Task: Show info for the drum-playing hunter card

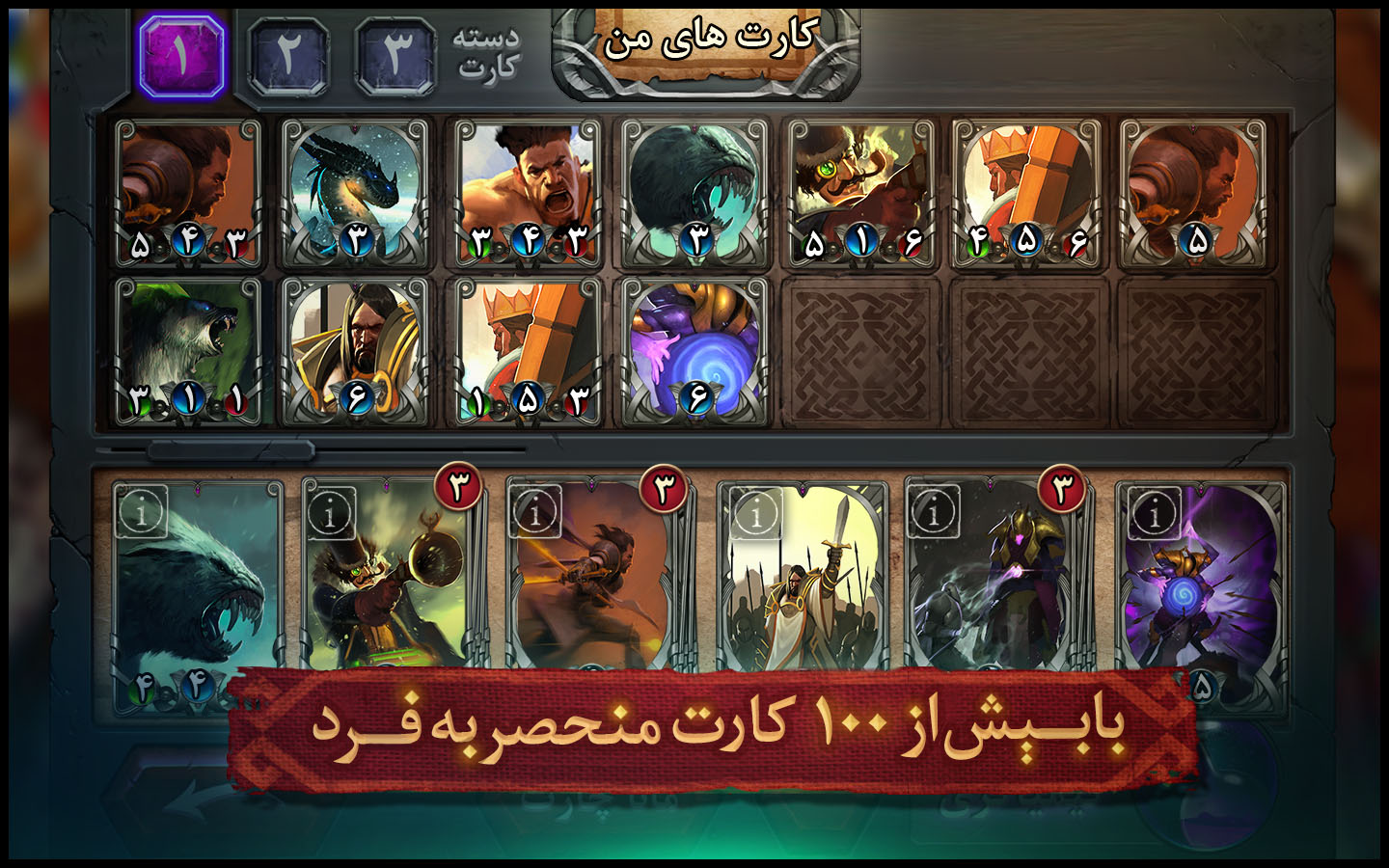Action: 330,513
